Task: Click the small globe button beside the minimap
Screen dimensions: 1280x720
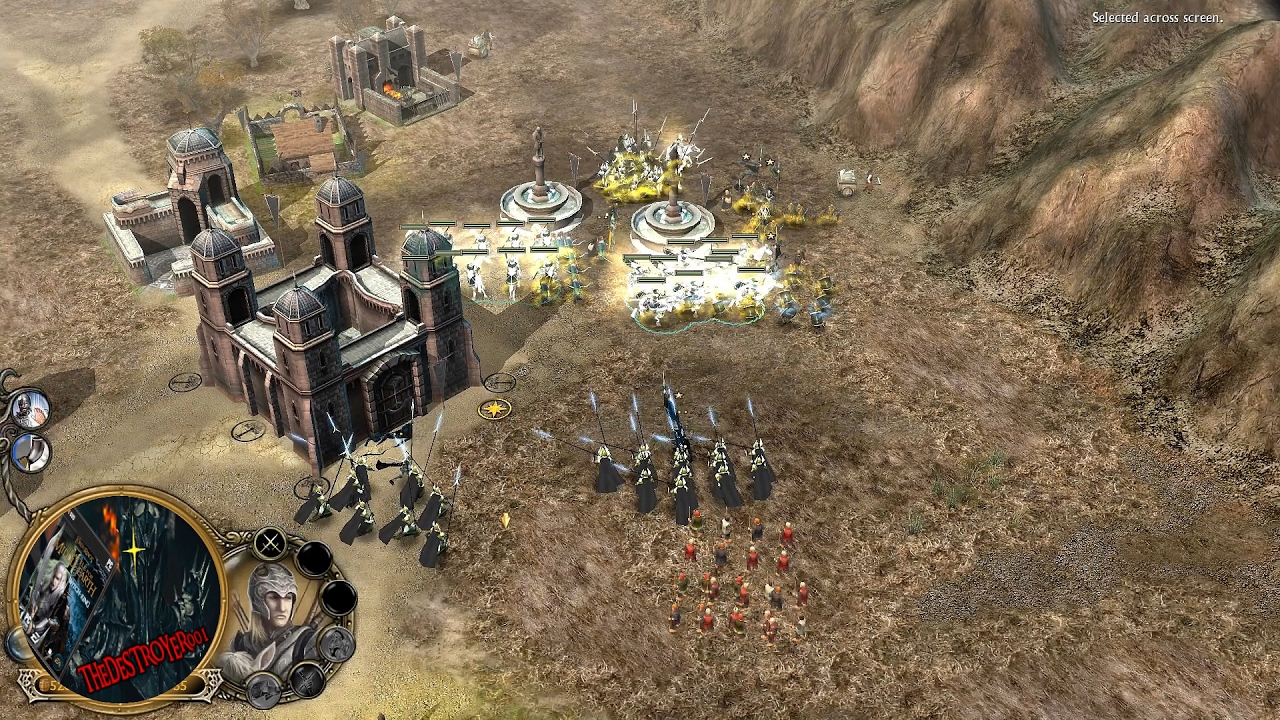Action: pos(17,645)
